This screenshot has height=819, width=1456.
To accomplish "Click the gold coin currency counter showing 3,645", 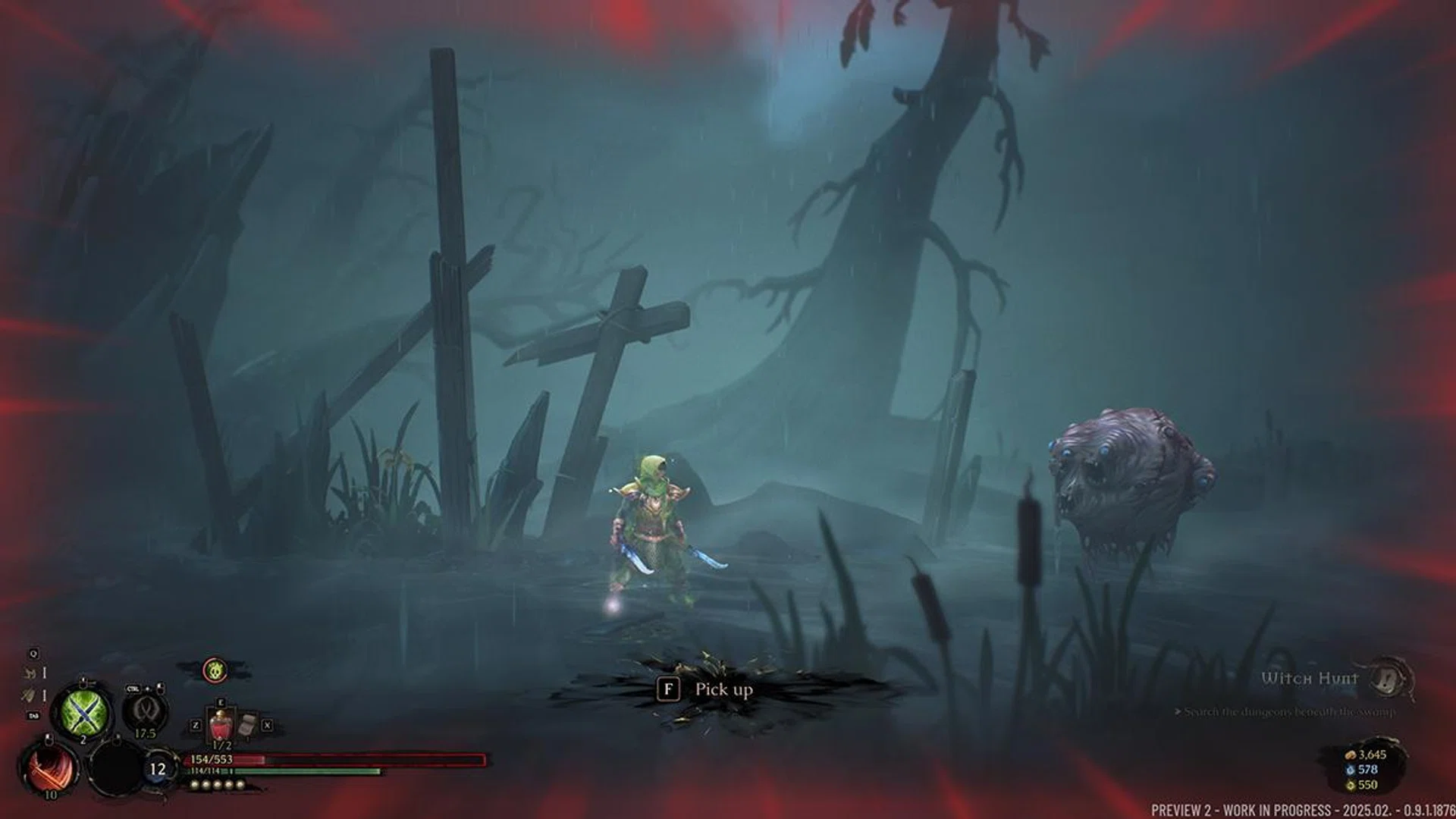I will 1370,755.
